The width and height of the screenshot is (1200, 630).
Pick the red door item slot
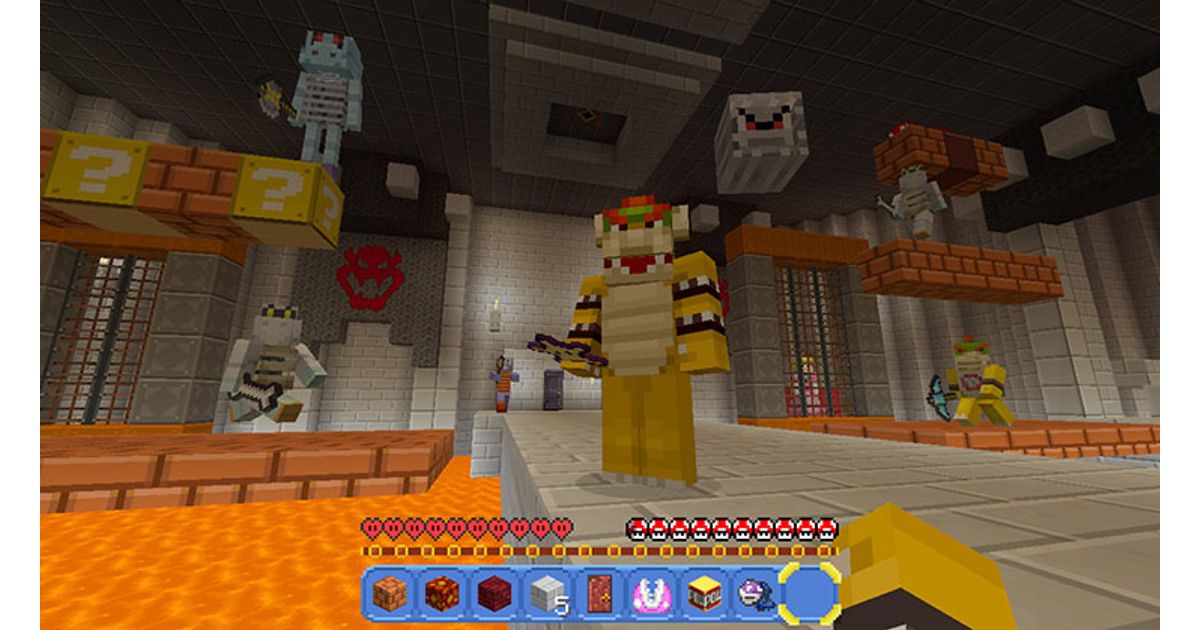(598, 594)
